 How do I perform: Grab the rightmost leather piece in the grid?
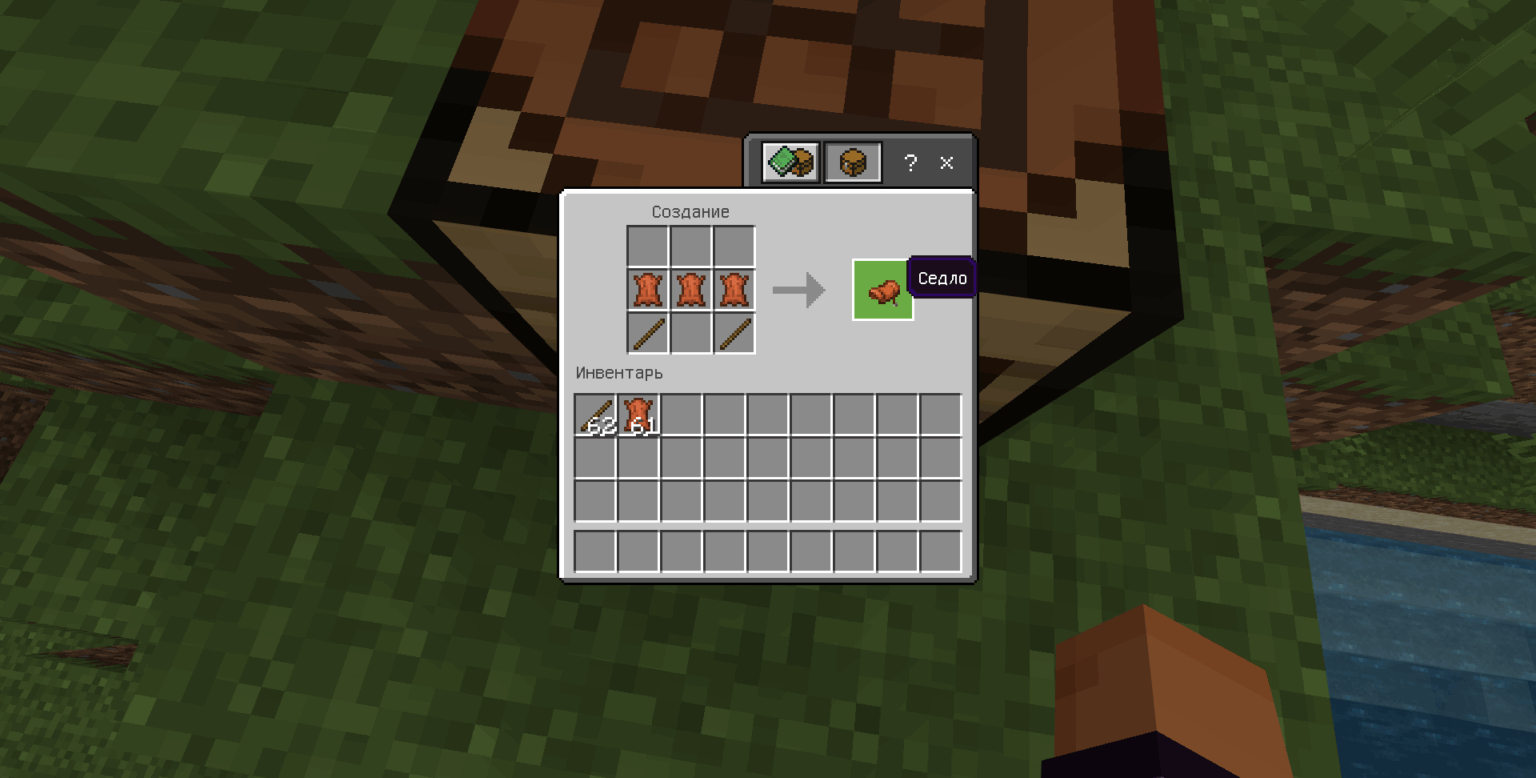pyautogui.click(x=734, y=288)
